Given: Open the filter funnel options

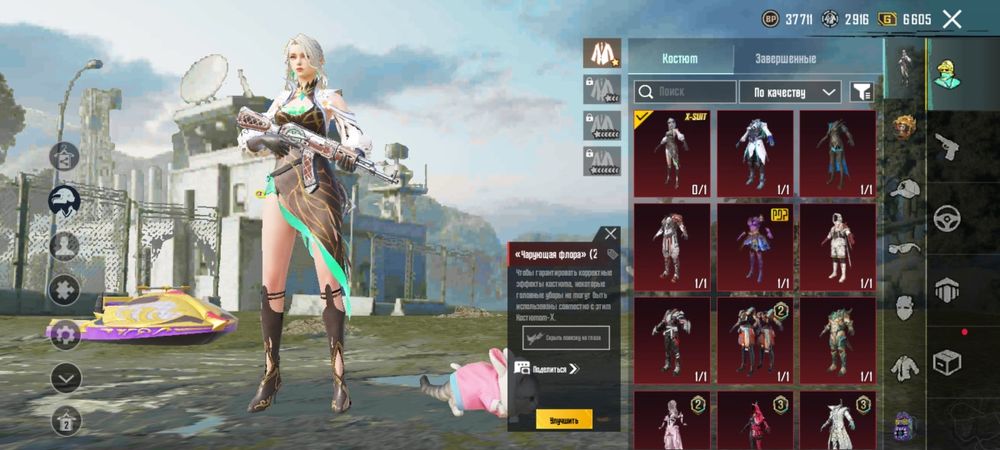Looking at the screenshot, I should coord(861,92).
